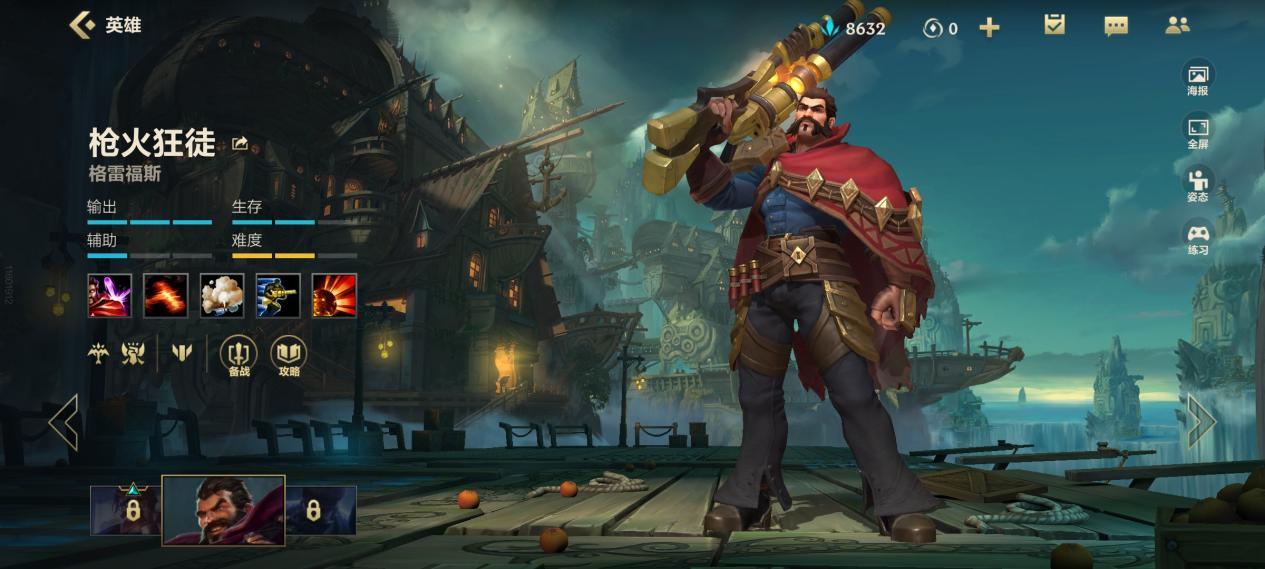Select the locked skin thumbnail with teal gem
This screenshot has width=1265, height=569.
pos(125,510)
